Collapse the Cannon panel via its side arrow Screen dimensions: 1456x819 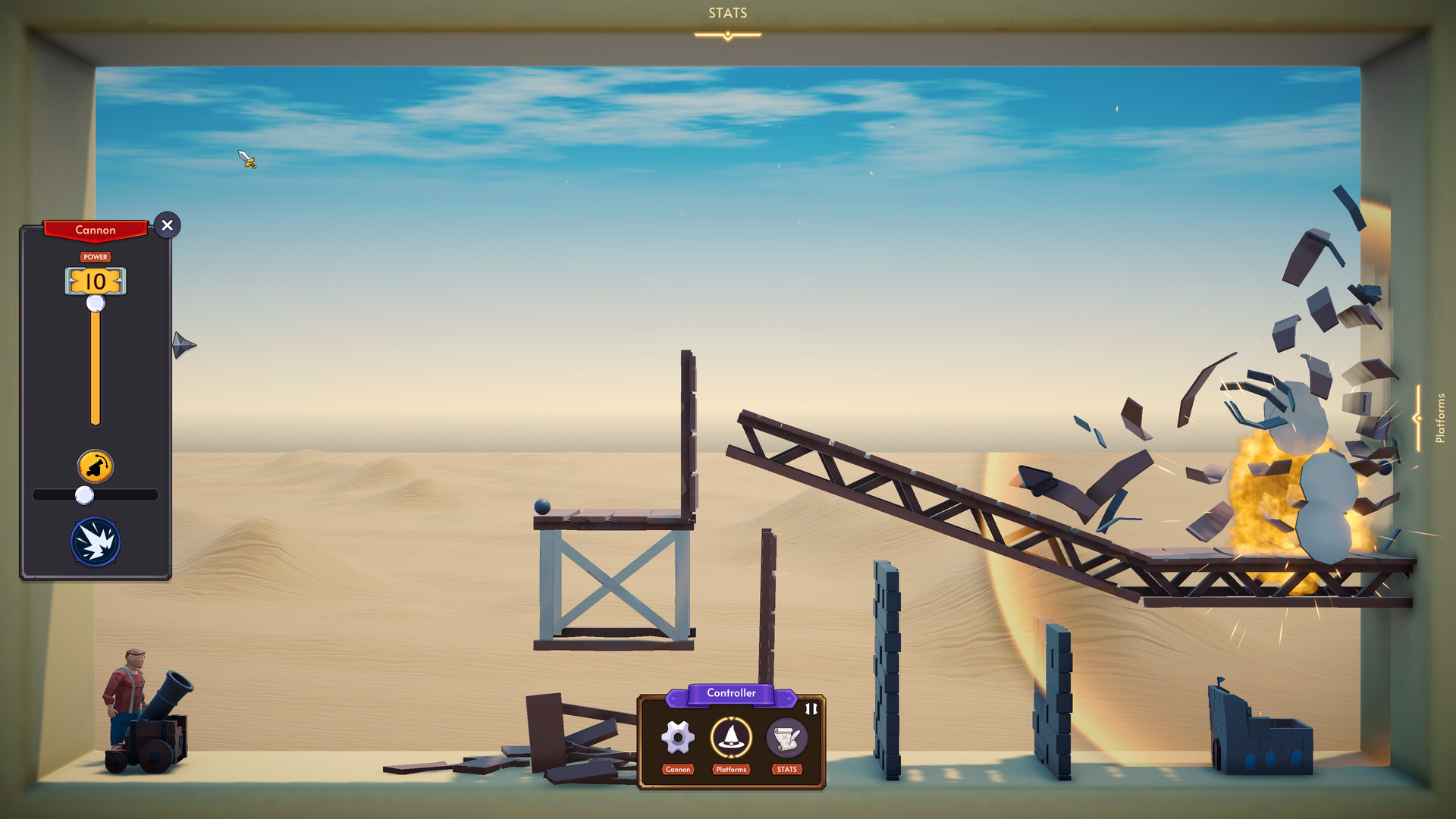click(x=184, y=346)
